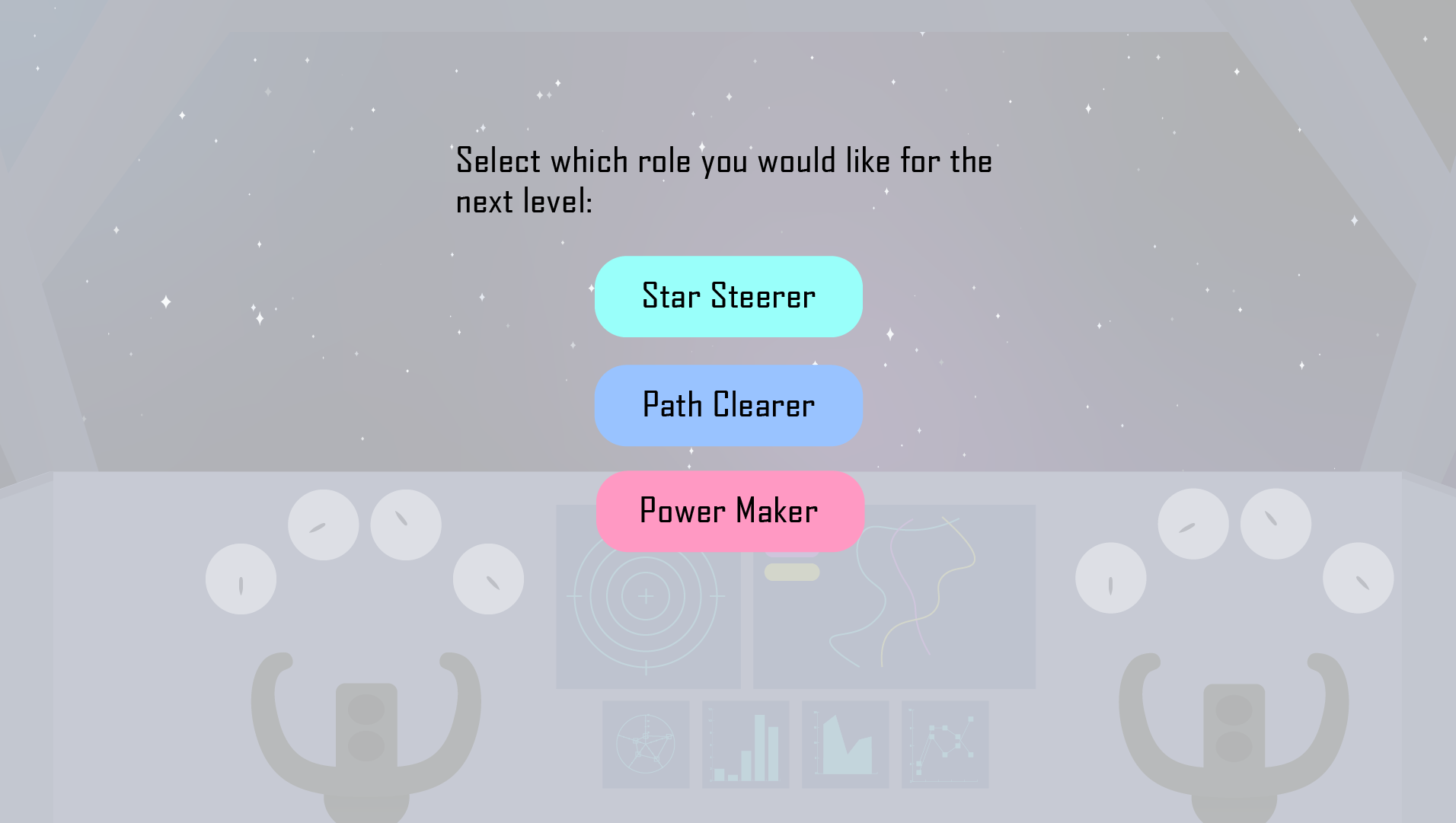Select the radar chart icon on the dashboard
Viewport: 1456px width, 823px height.
(x=645, y=744)
